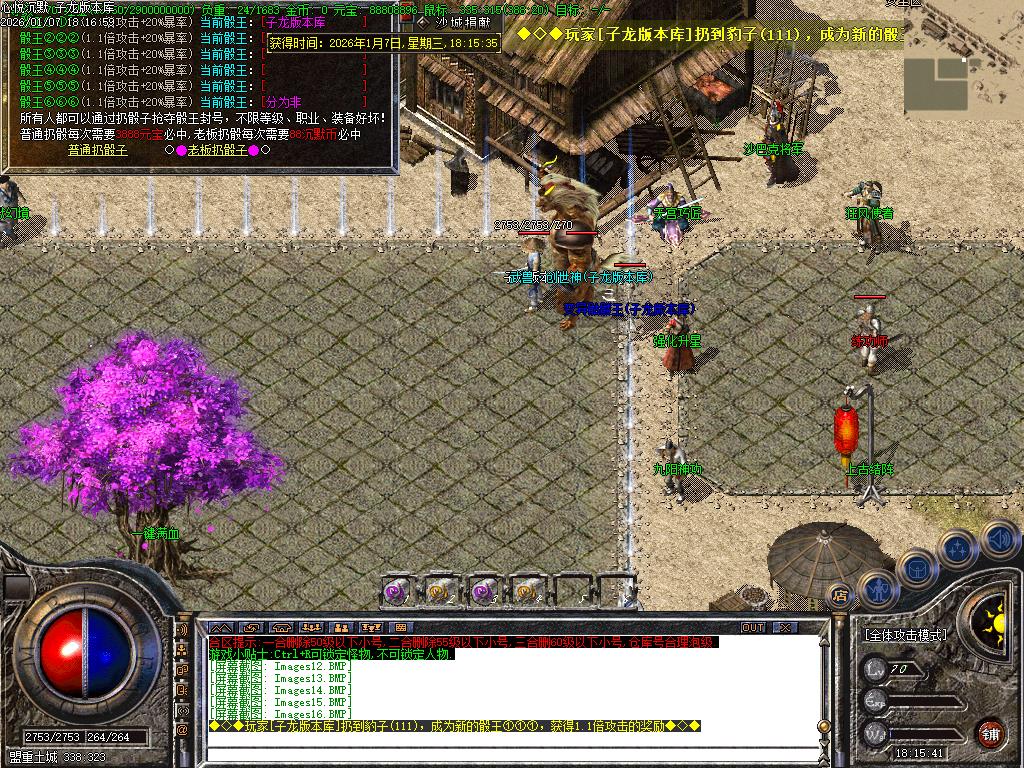1024x768 pixels.
Task: Choose the 老板扔骰子 link
Action: pos(217,150)
